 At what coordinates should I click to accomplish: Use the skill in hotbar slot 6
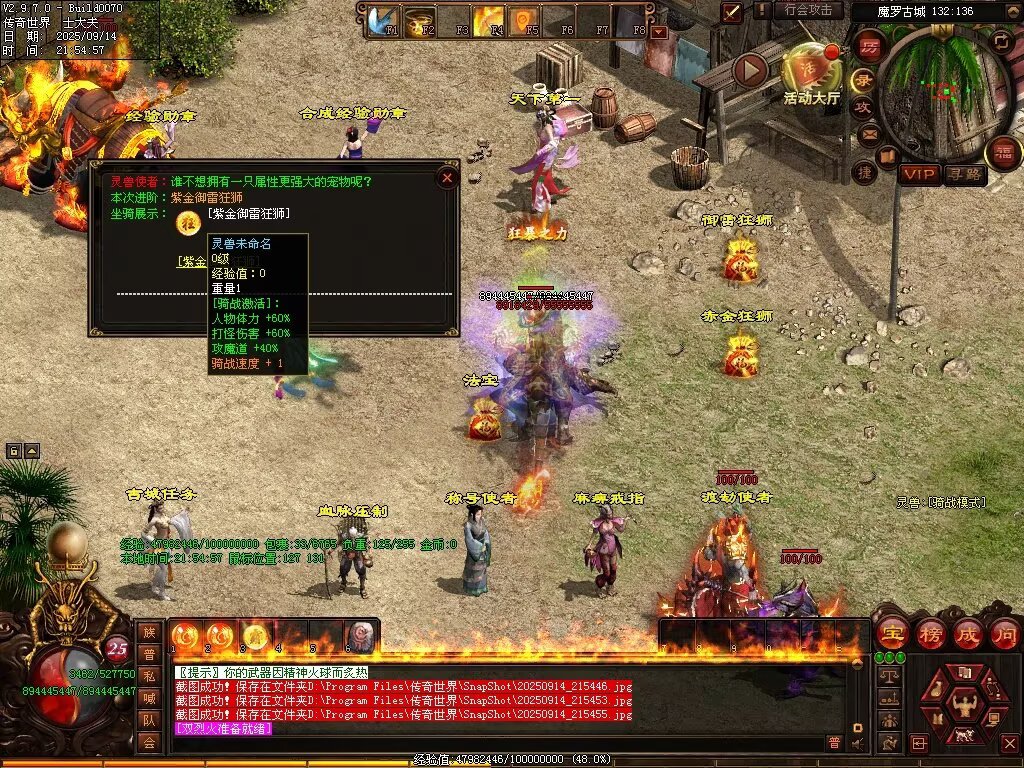coord(360,636)
